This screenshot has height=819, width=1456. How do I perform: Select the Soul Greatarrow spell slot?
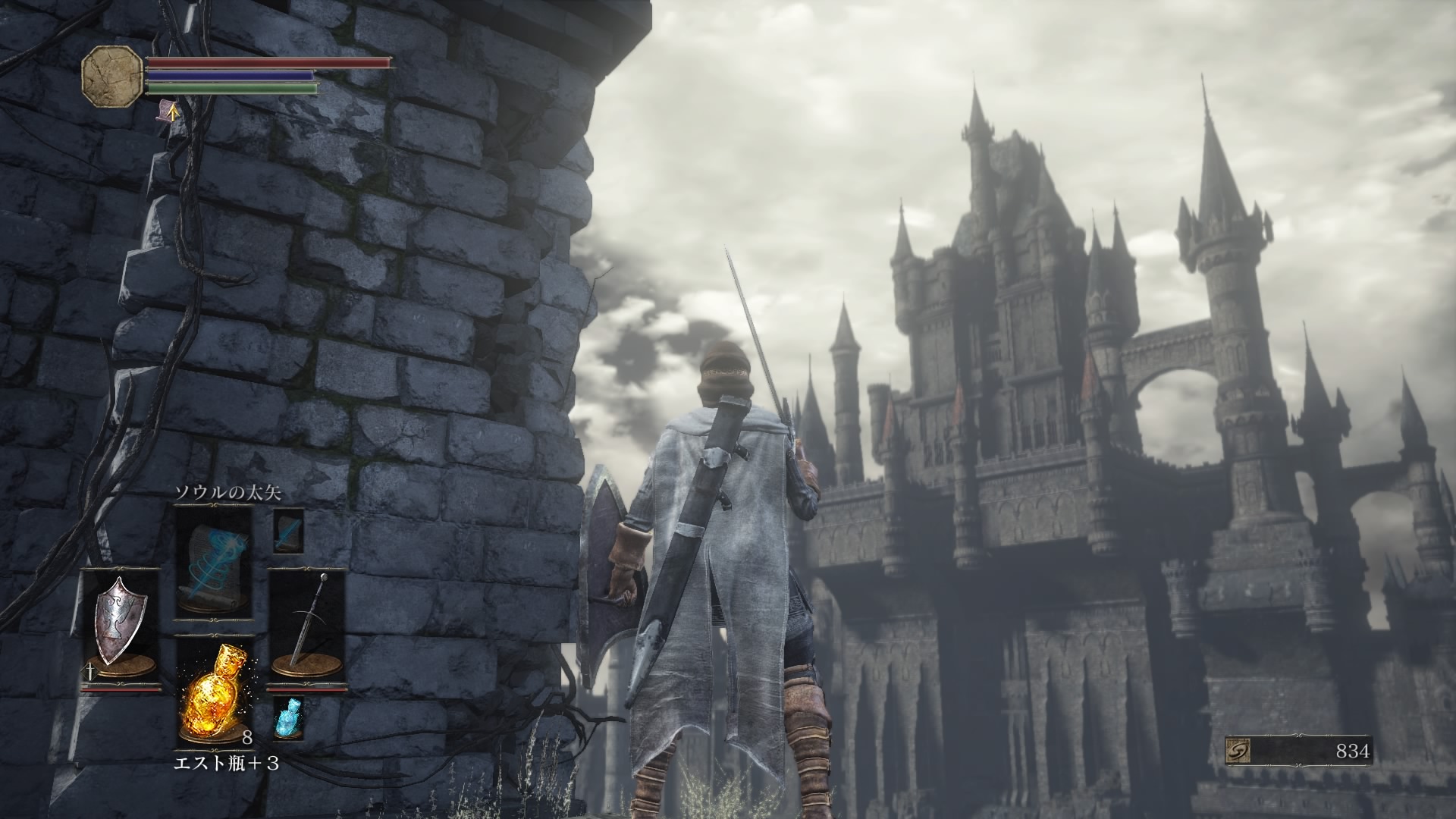214,563
